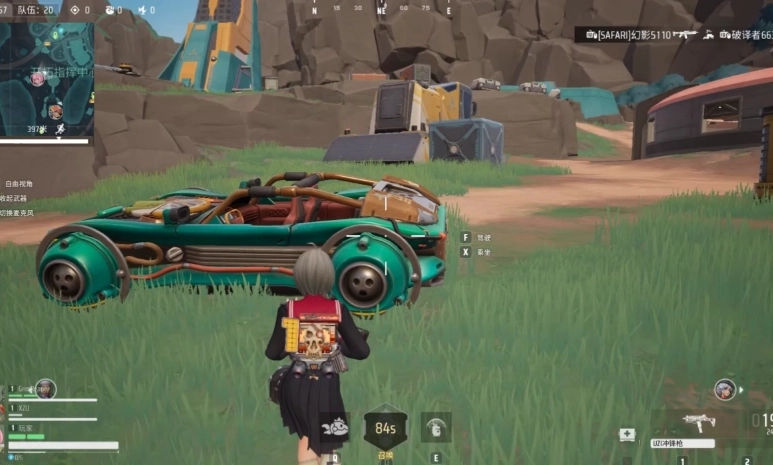The width and height of the screenshot is (773, 465).
Task: Activate the fish skill icon
Action: pyautogui.click(x=335, y=427)
